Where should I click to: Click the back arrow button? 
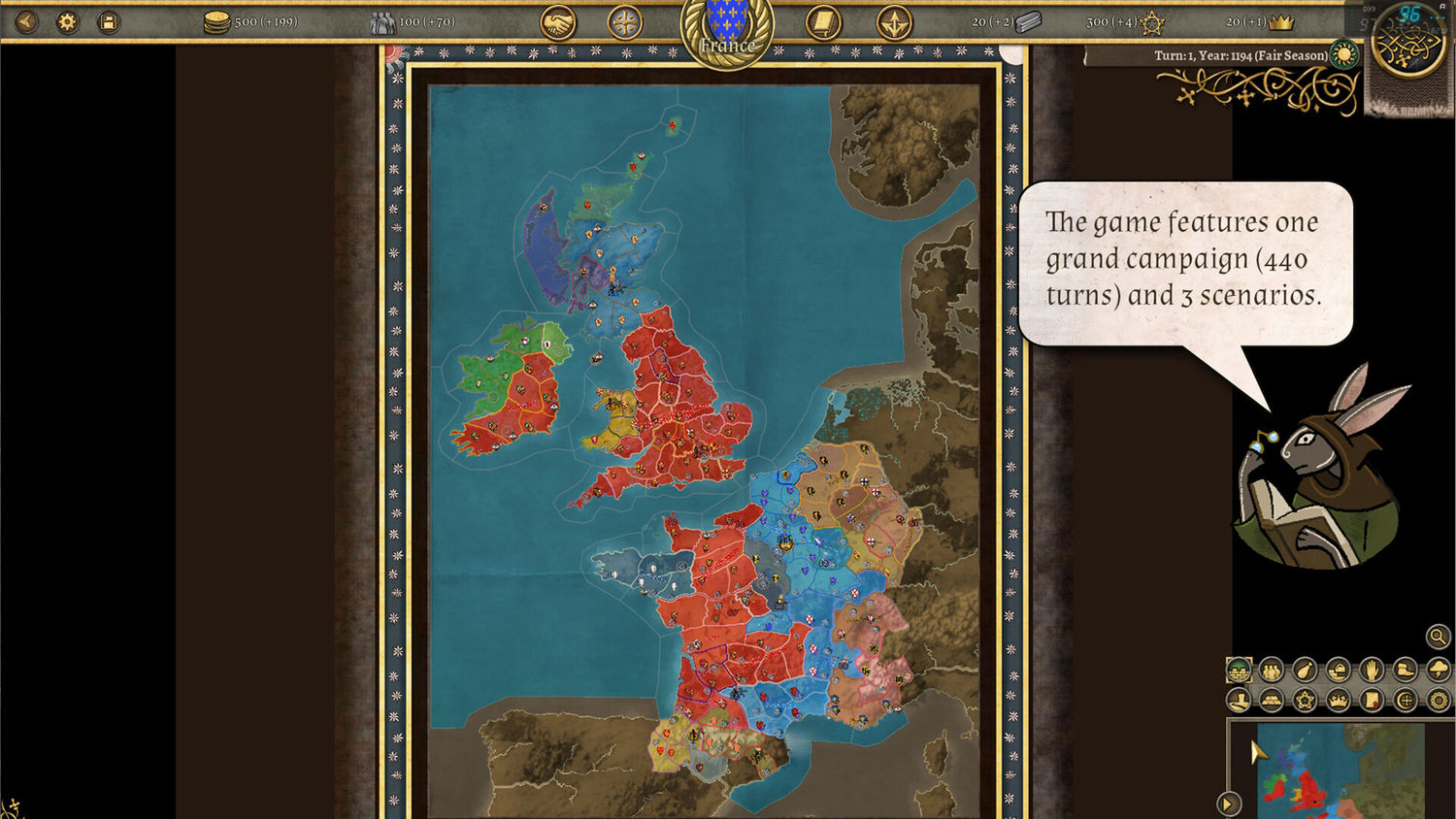(26, 21)
